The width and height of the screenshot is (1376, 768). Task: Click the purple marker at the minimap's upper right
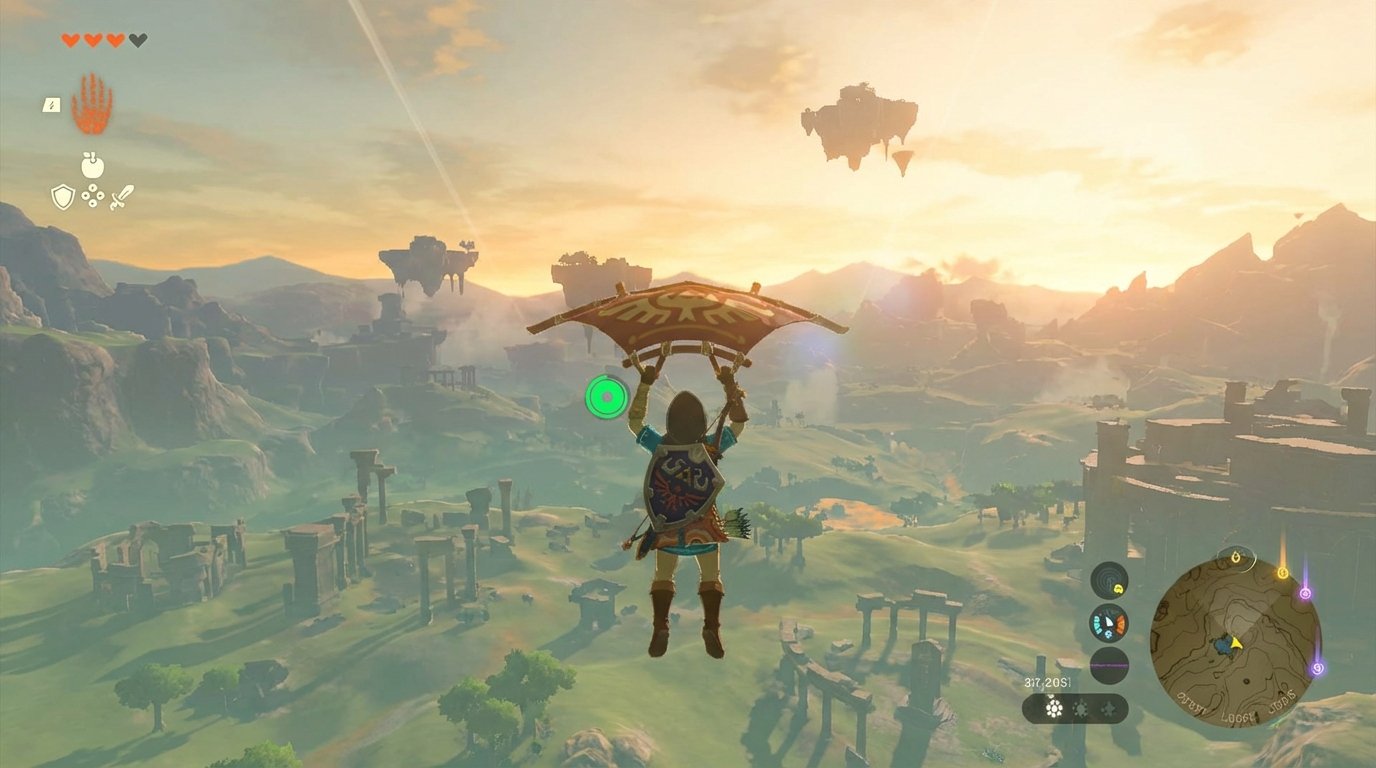[1305, 593]
